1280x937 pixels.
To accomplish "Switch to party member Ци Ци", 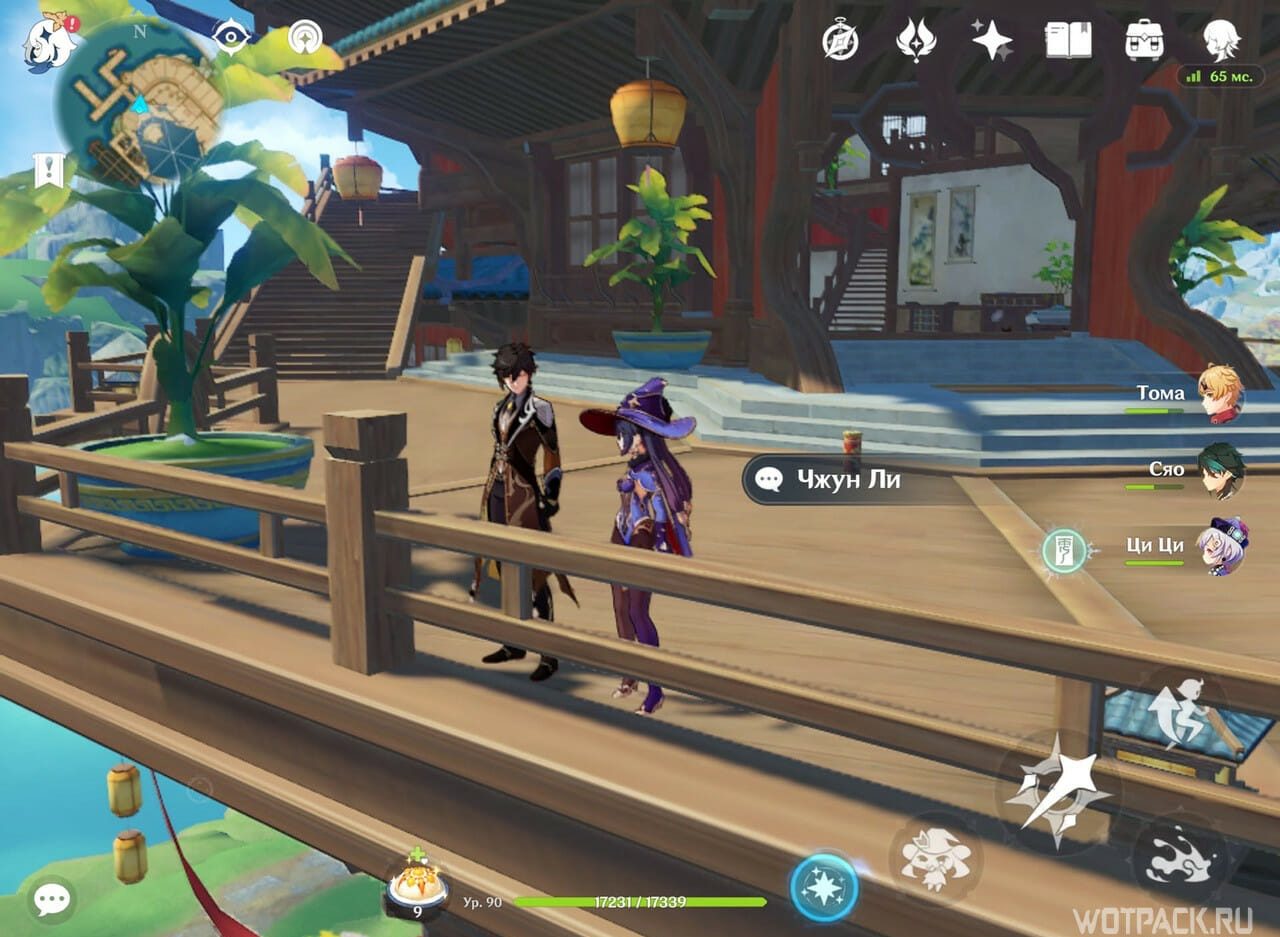I will pyautogui.click(x=1221, y=546).
